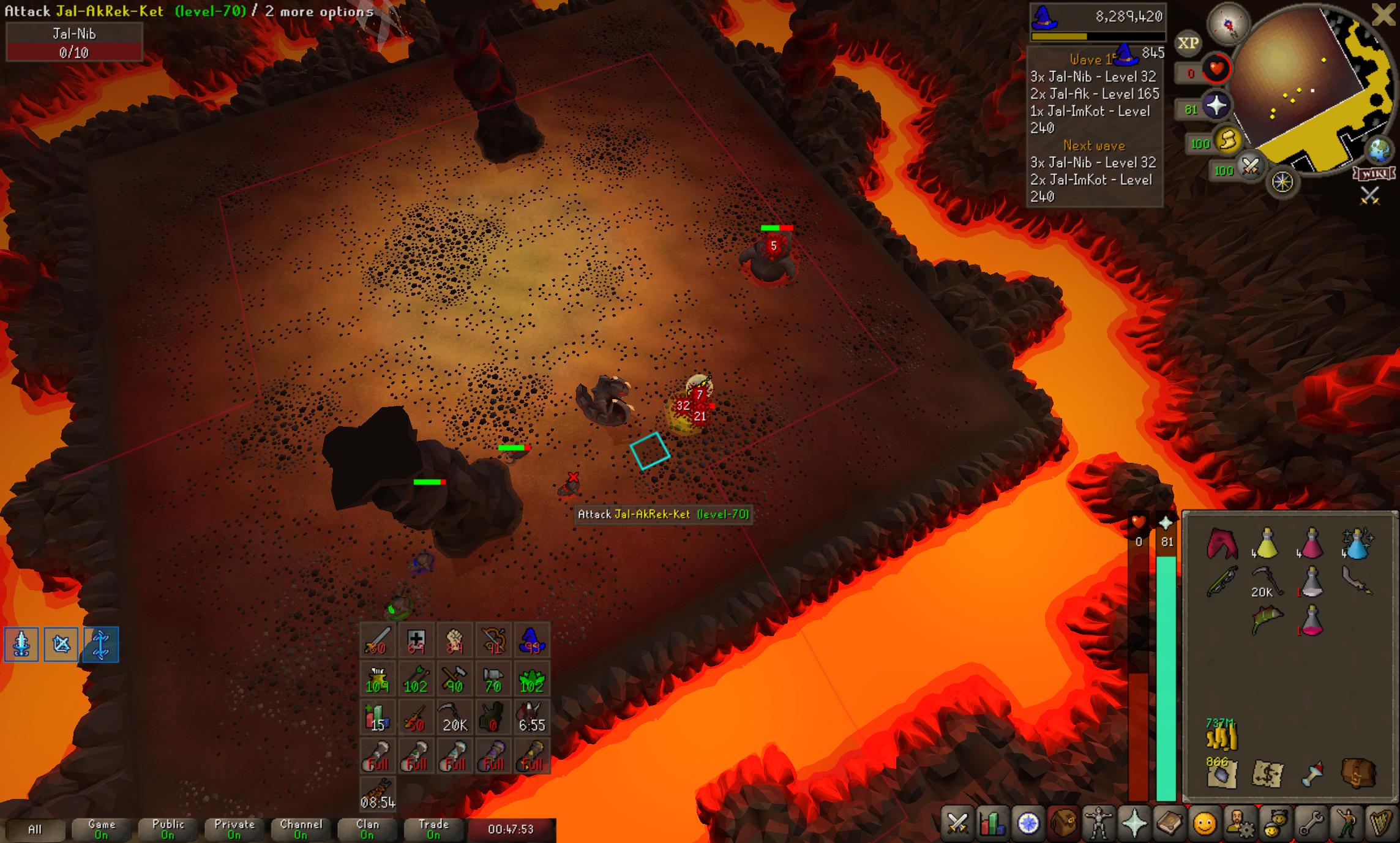Select the blue sparkling potion in inventory
This screenshot has width=1400, height=843.
tap(1357, 544)
